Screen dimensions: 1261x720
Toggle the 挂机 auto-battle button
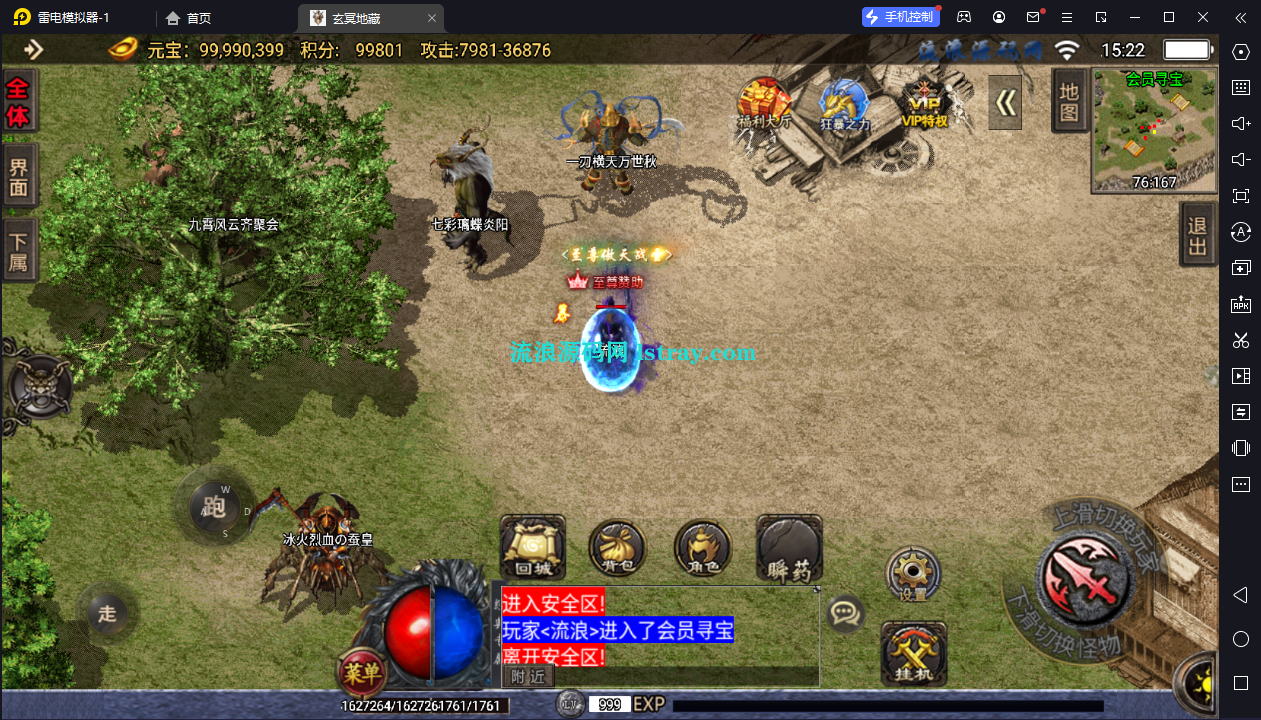pos(913,654)
